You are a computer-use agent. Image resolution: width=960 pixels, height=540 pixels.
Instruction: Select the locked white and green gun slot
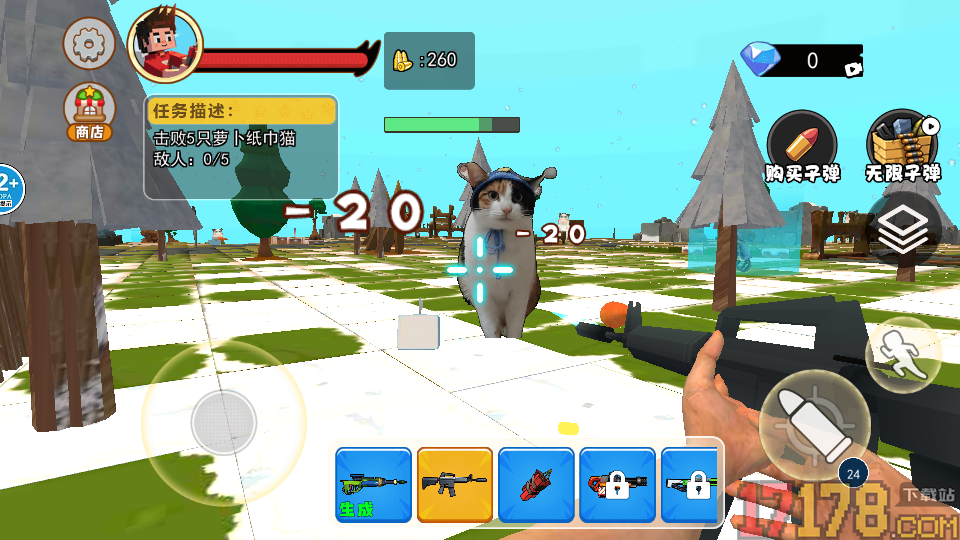pyautogui.click(x=693, y=485)
